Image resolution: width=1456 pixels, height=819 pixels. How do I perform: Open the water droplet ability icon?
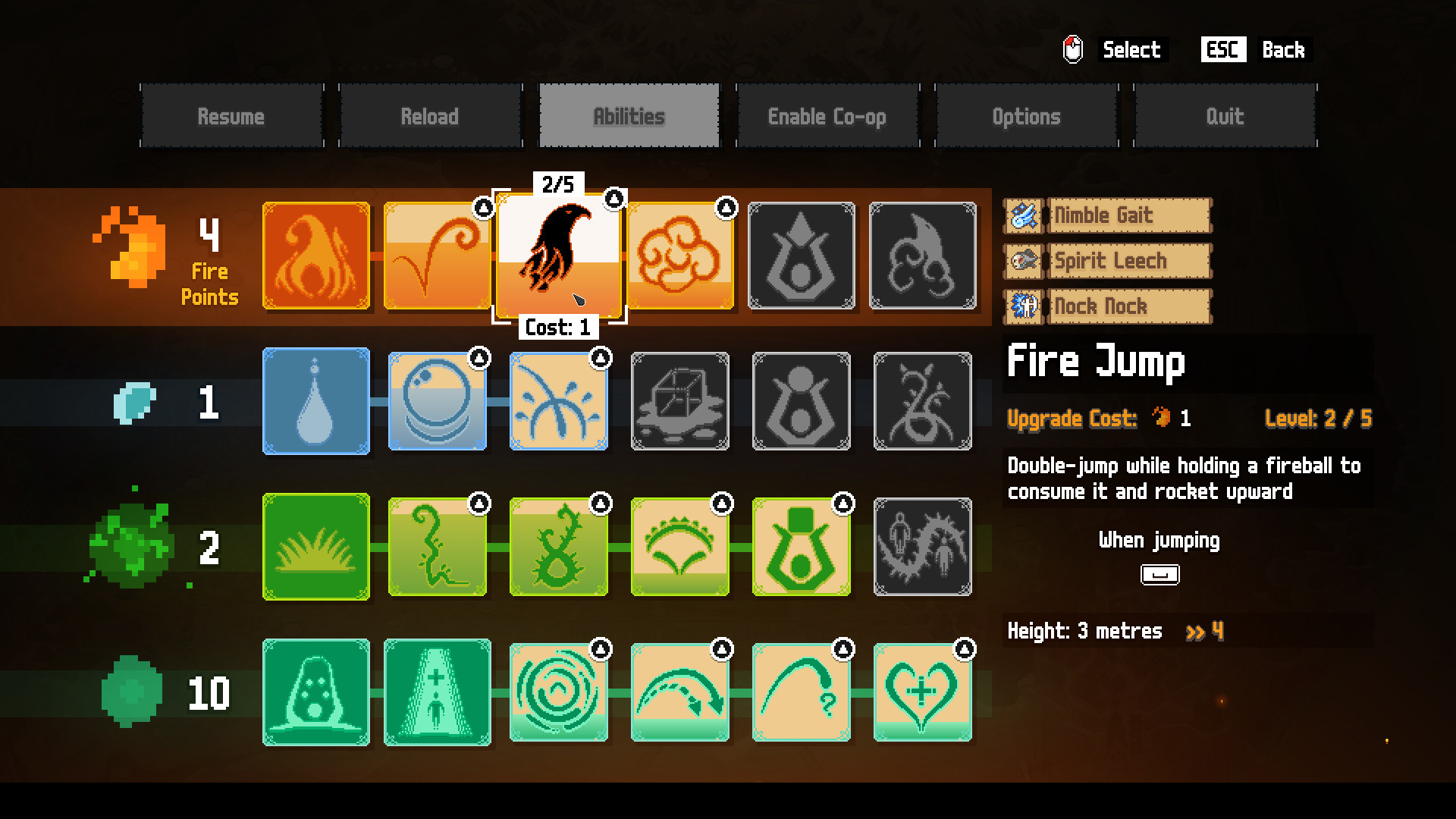click(x=315, y=402)
